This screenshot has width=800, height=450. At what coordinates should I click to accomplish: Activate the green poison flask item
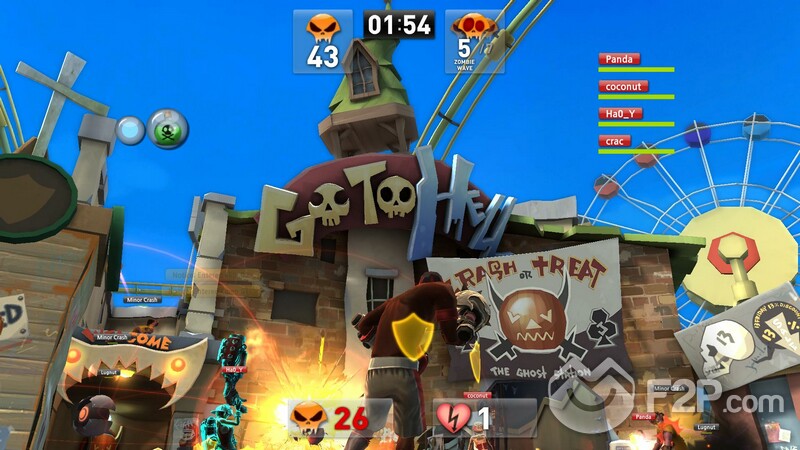[x=167, y=128]
